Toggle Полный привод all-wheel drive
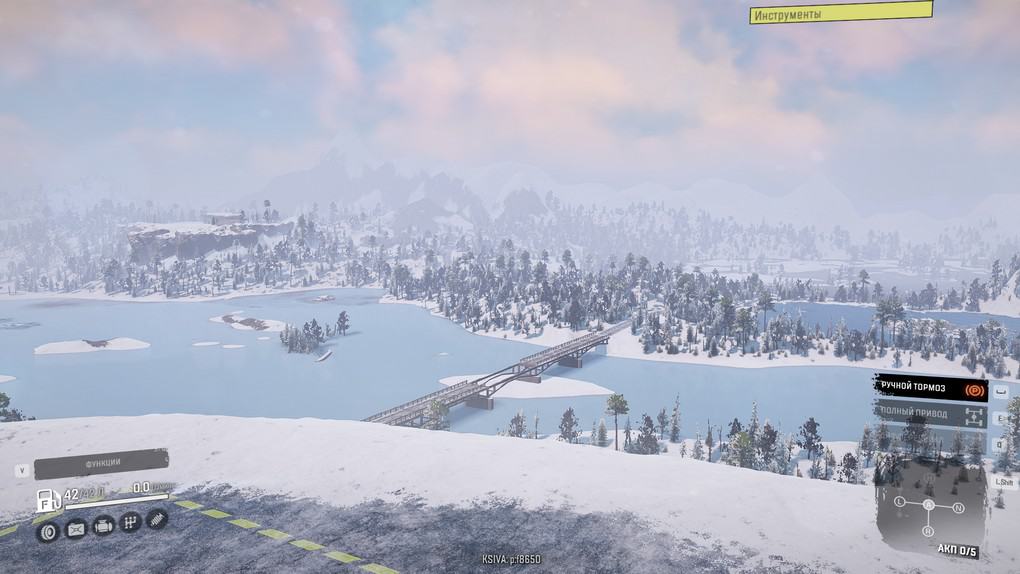Screen dimensions: 1020x574 931,413
